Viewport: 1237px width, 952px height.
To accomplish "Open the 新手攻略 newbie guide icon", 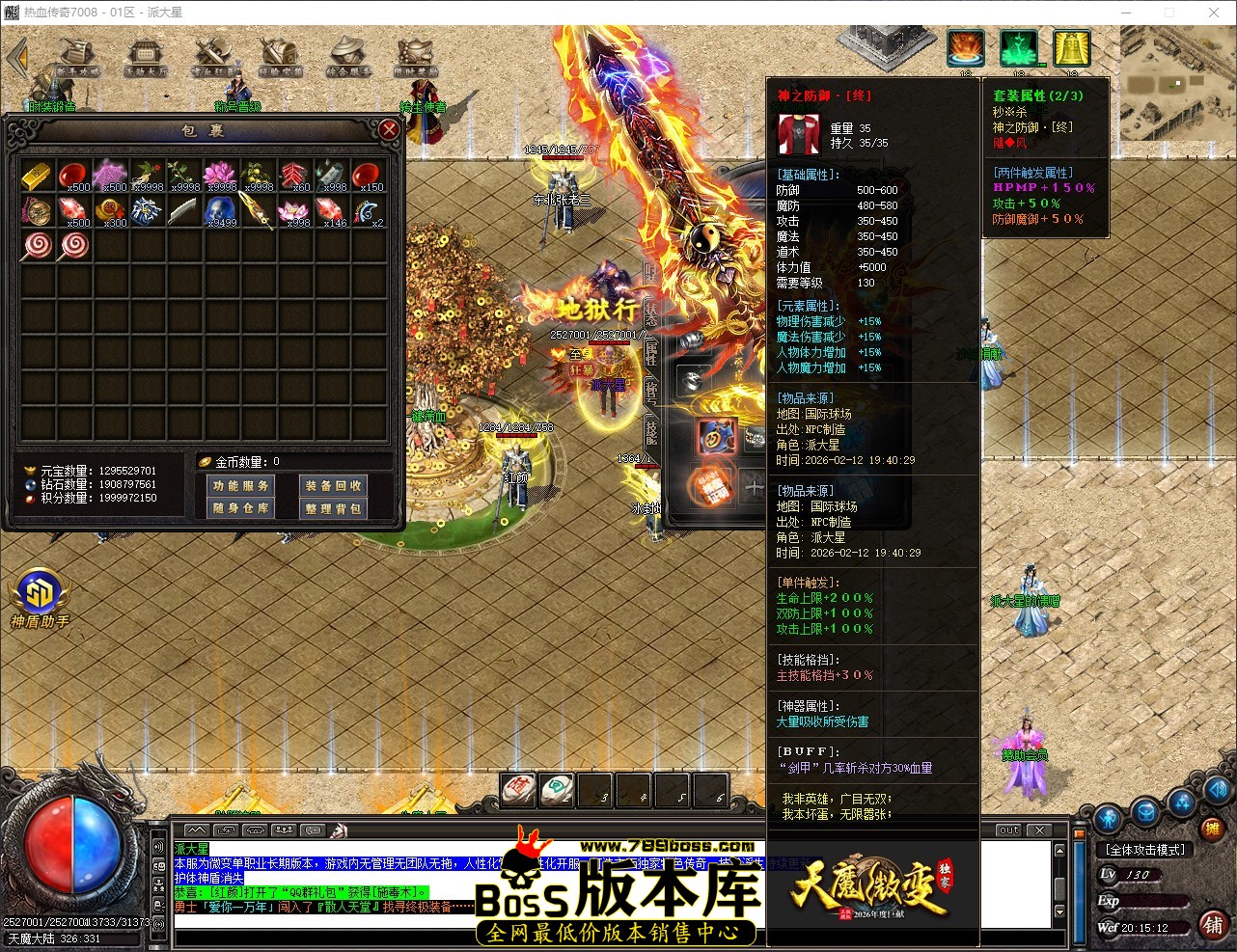I will [x=77, y=52].
